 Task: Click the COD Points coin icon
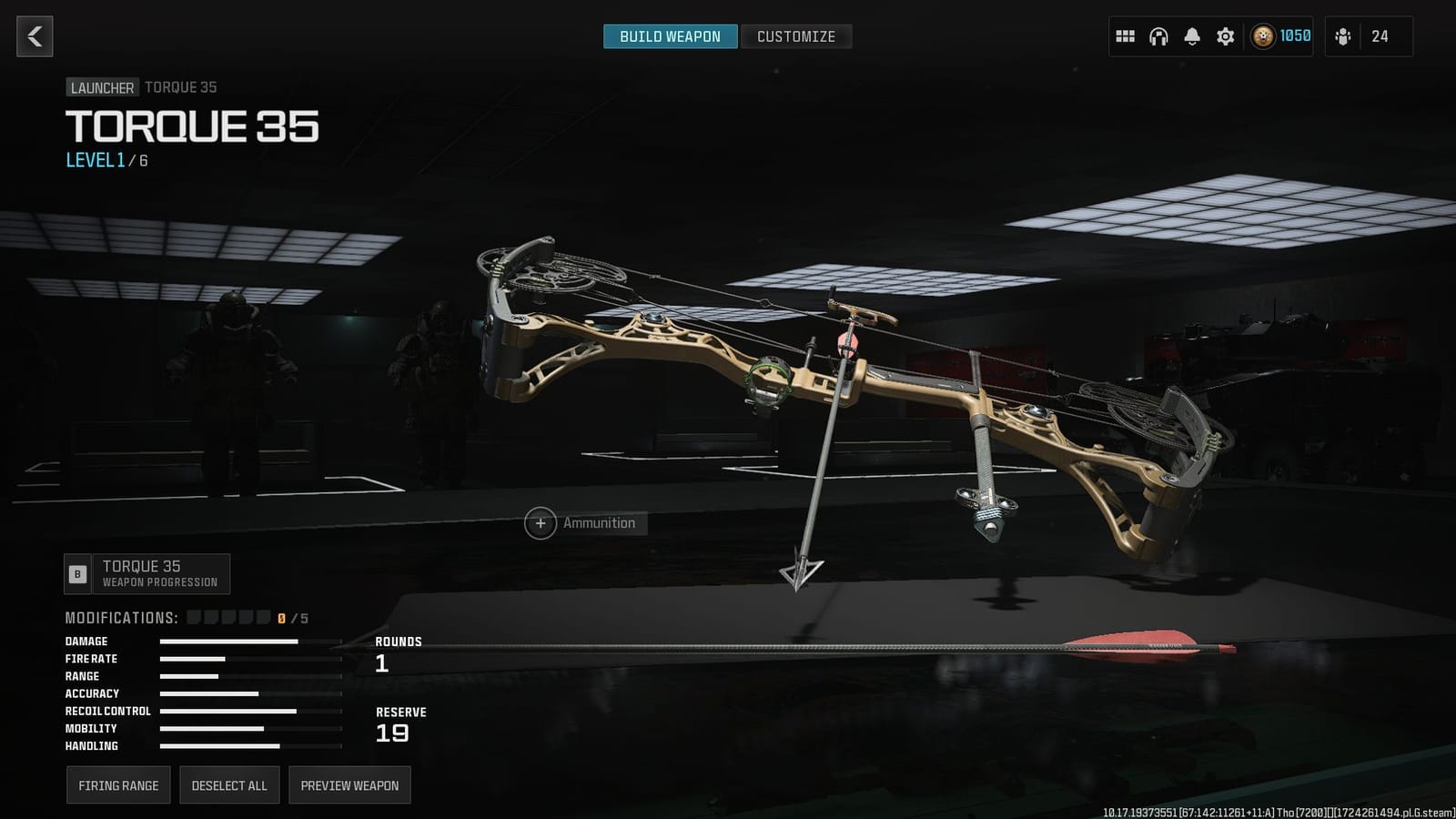(x=1264, y=36)
